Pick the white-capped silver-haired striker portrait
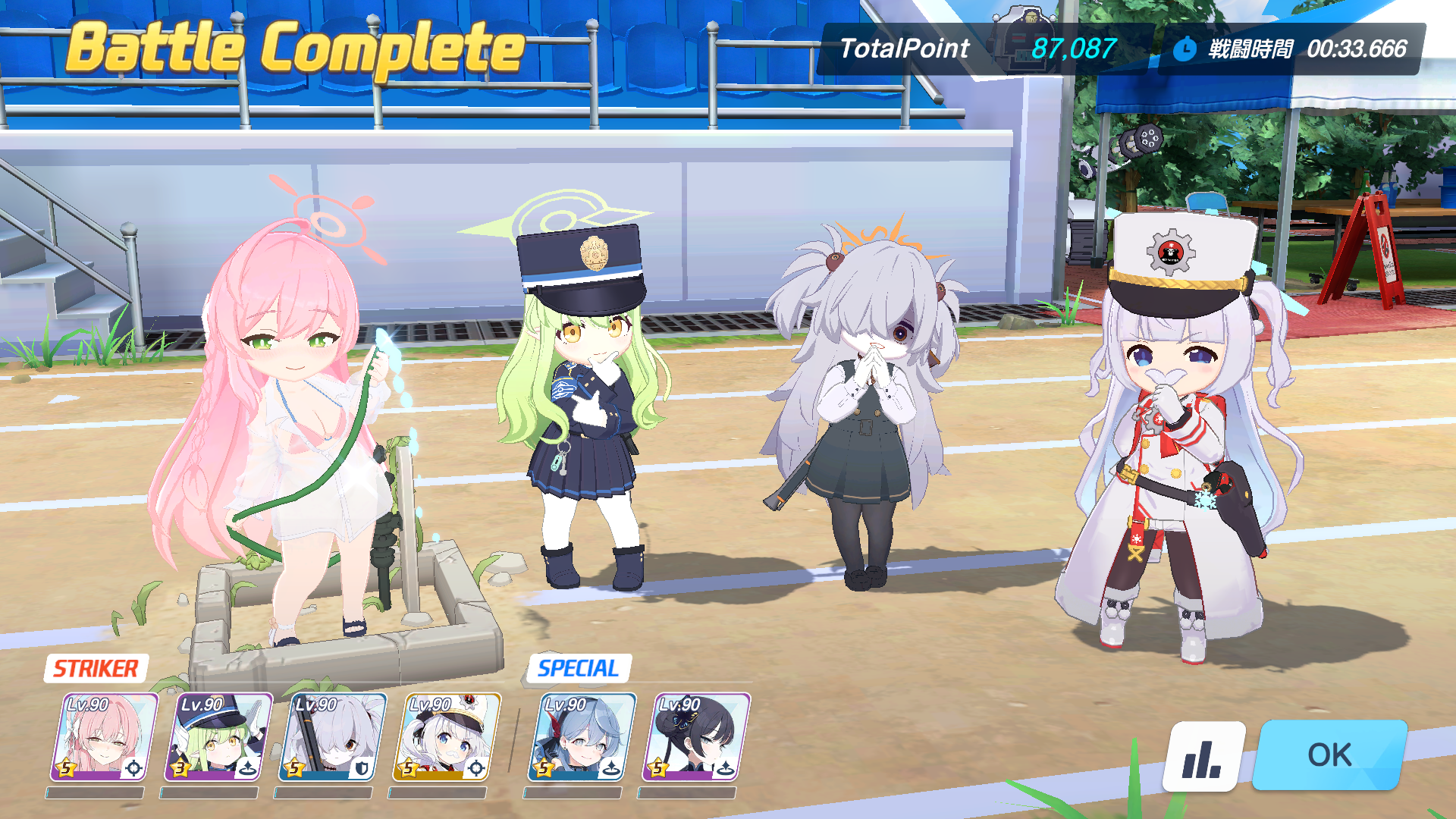1456x819 pixels. click(x=446, y=737)
